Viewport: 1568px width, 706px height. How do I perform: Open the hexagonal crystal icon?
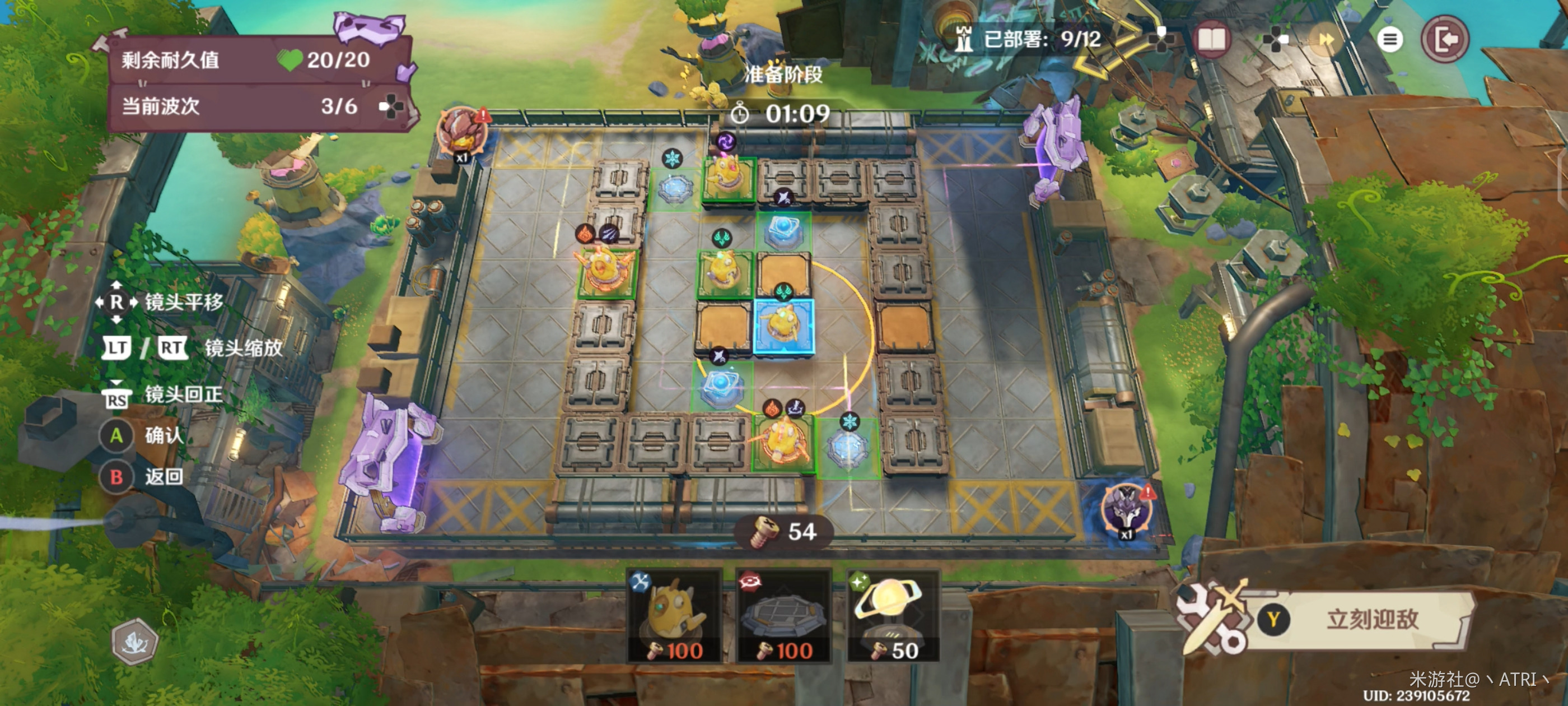[134, 642]
